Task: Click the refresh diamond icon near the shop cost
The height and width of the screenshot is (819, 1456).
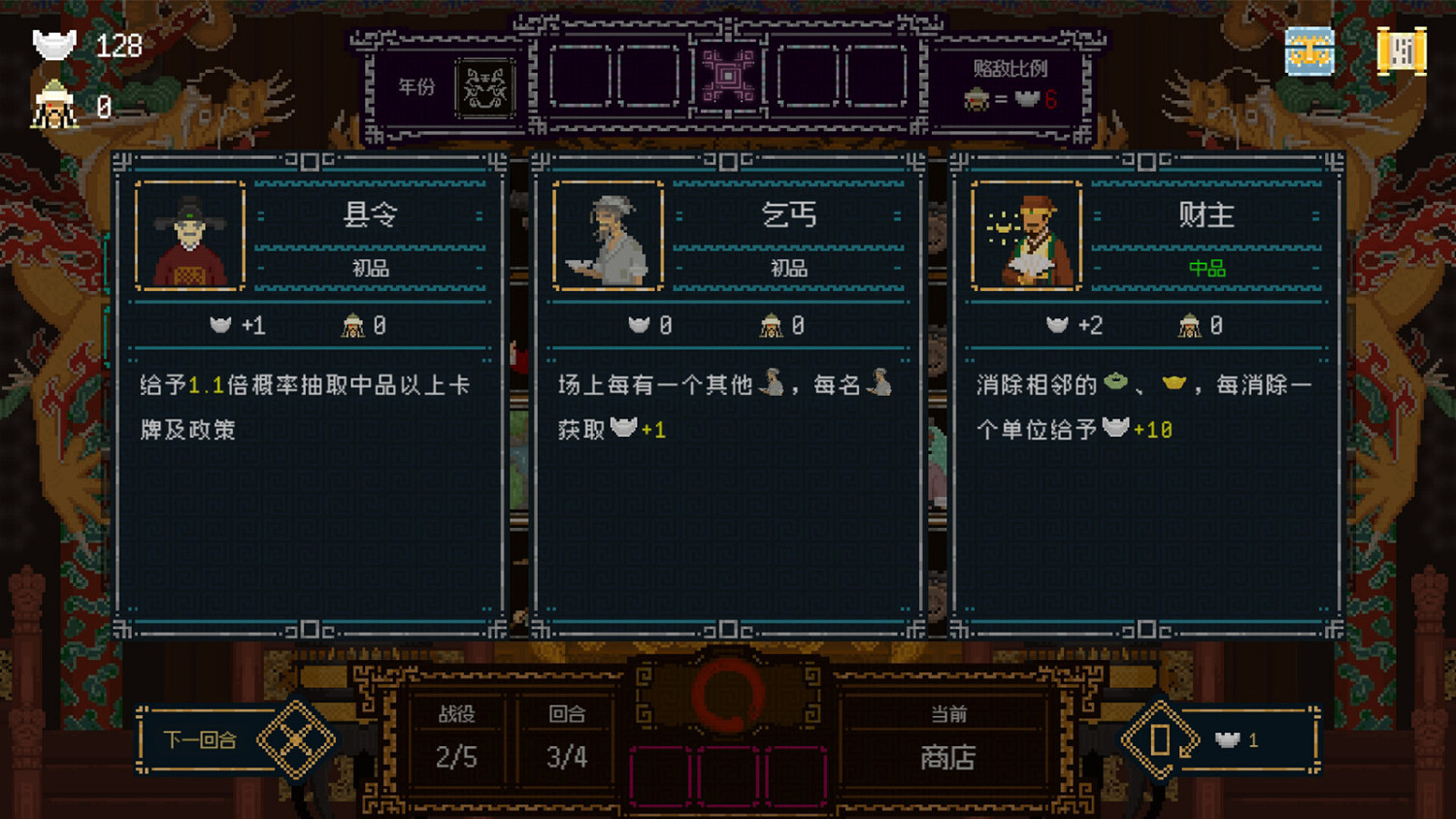Action: pos(1159,740)
